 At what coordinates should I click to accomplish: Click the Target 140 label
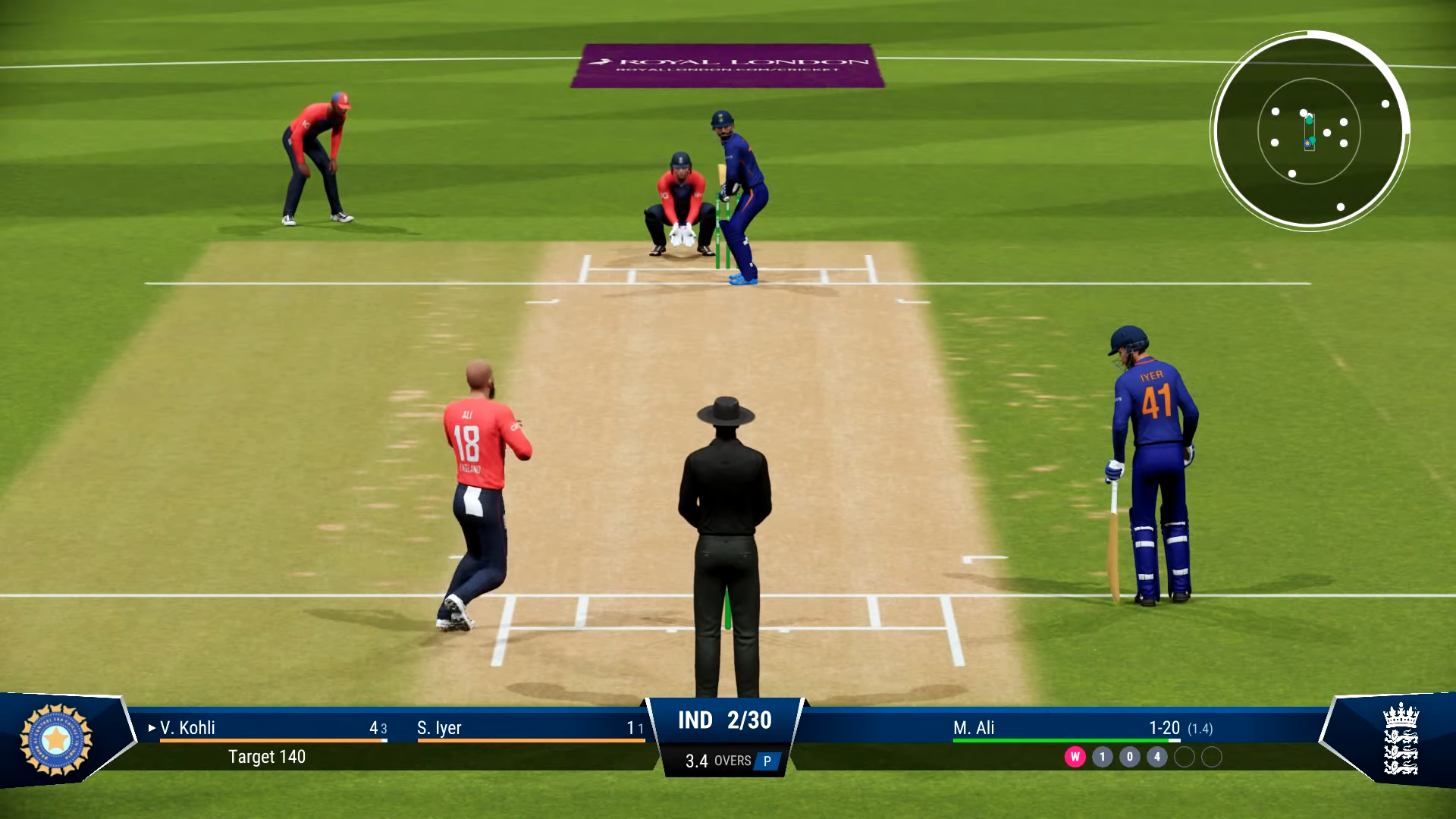coord(267,757)
